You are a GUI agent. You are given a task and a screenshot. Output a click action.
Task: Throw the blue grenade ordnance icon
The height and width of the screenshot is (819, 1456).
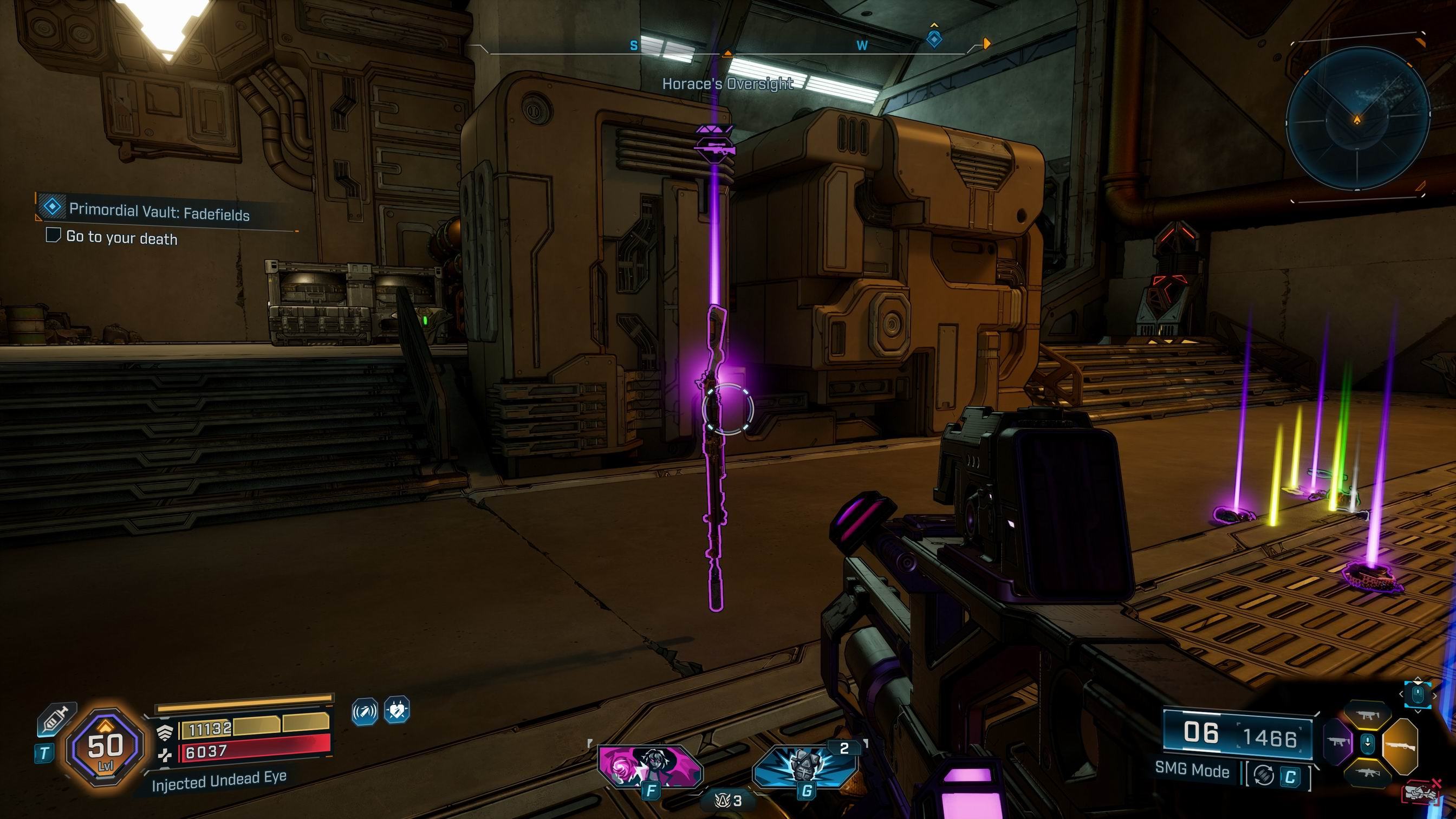805,766
